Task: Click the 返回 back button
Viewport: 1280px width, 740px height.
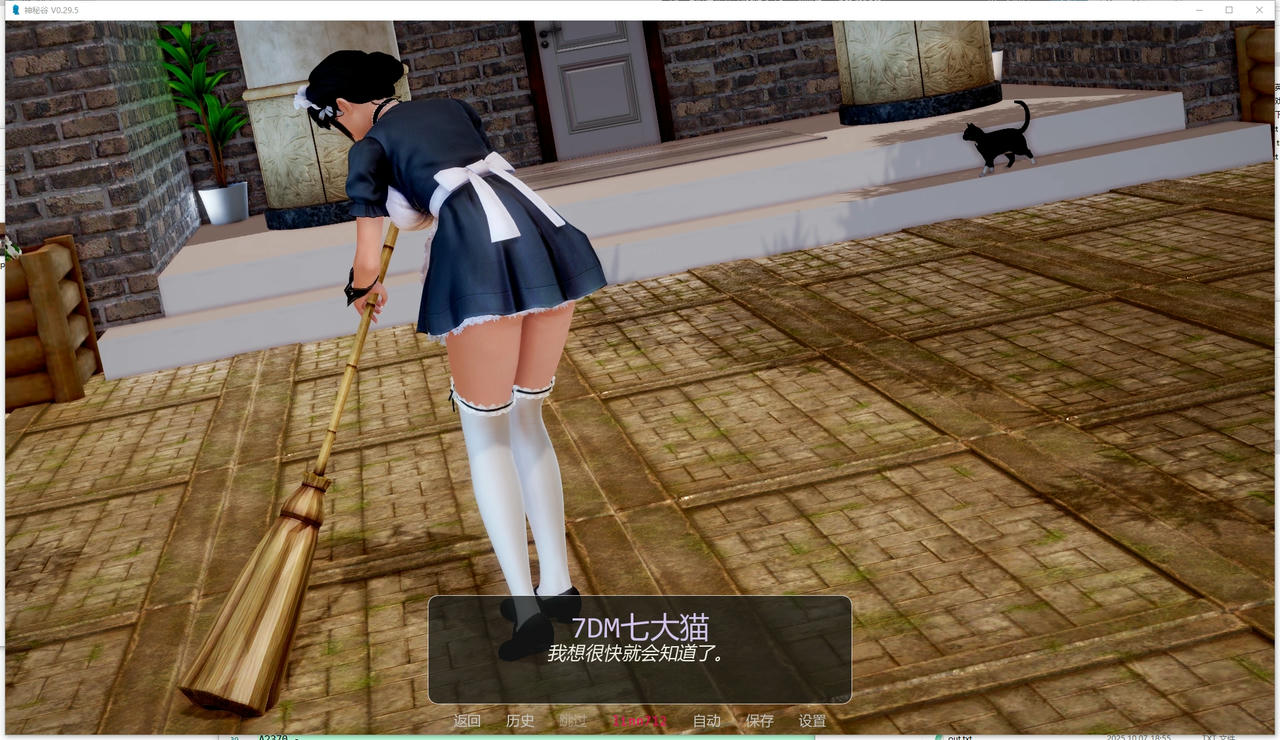Action: point(467,720)
